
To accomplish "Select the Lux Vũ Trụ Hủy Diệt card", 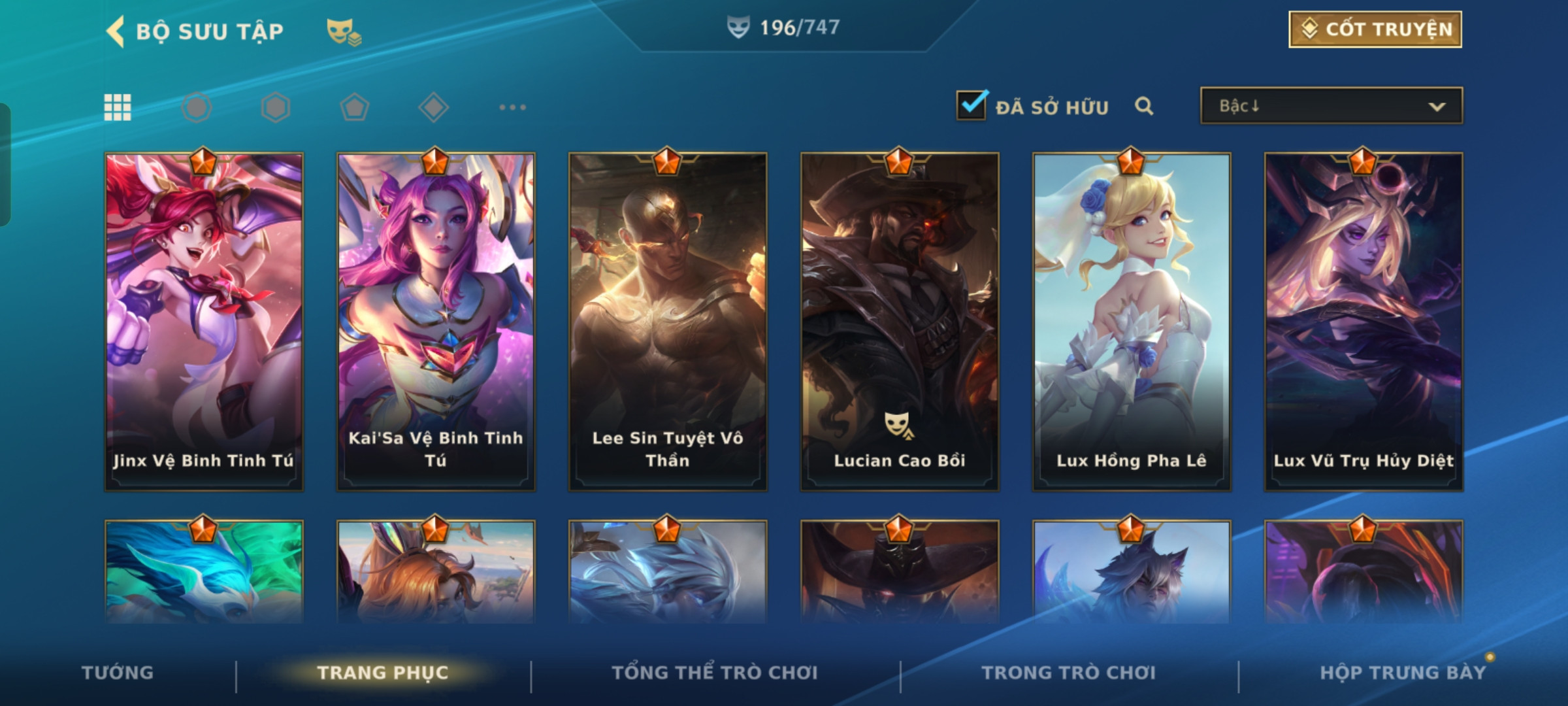I will [1364, 322].
